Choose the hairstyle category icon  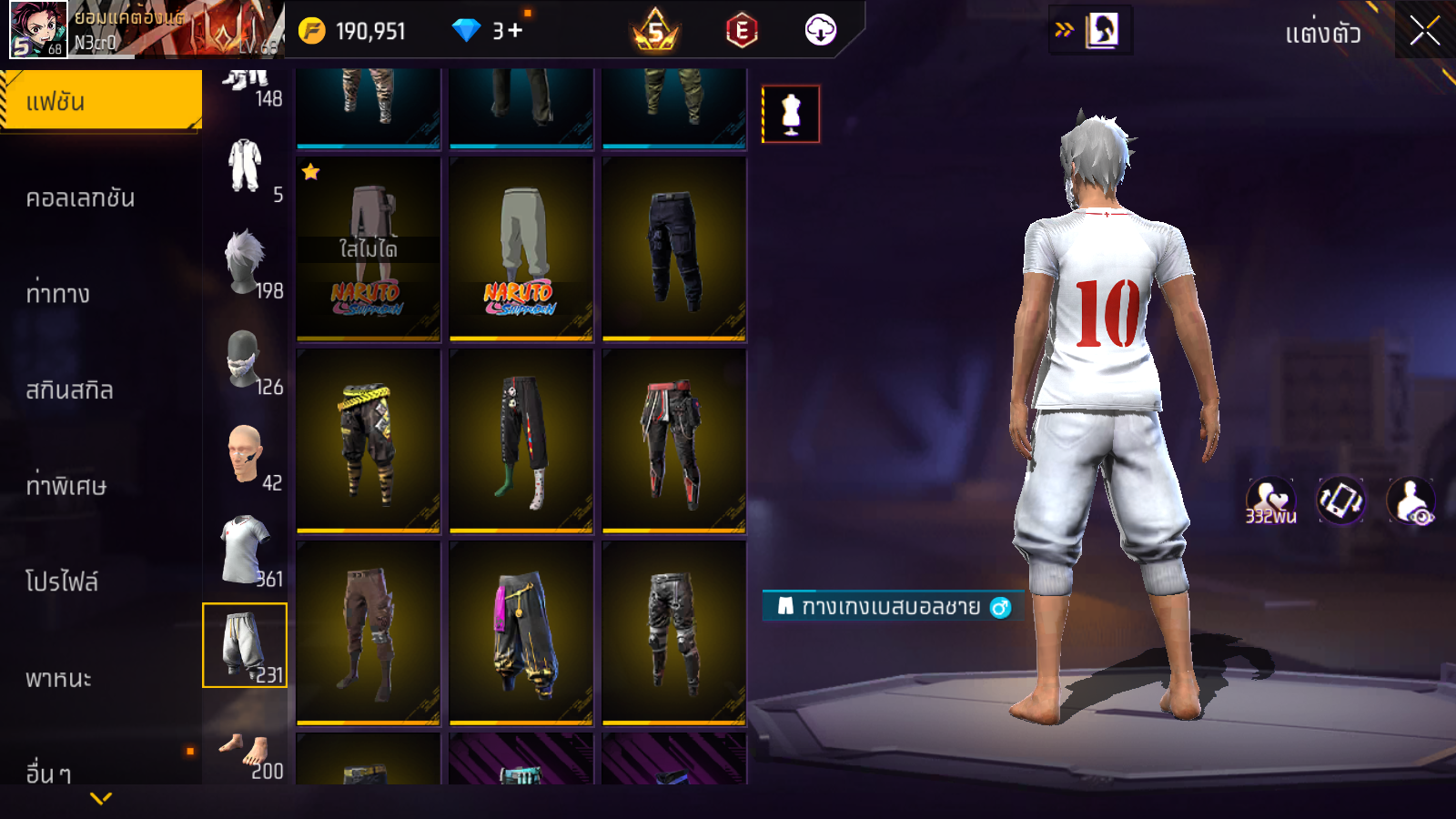pos(245,262)
